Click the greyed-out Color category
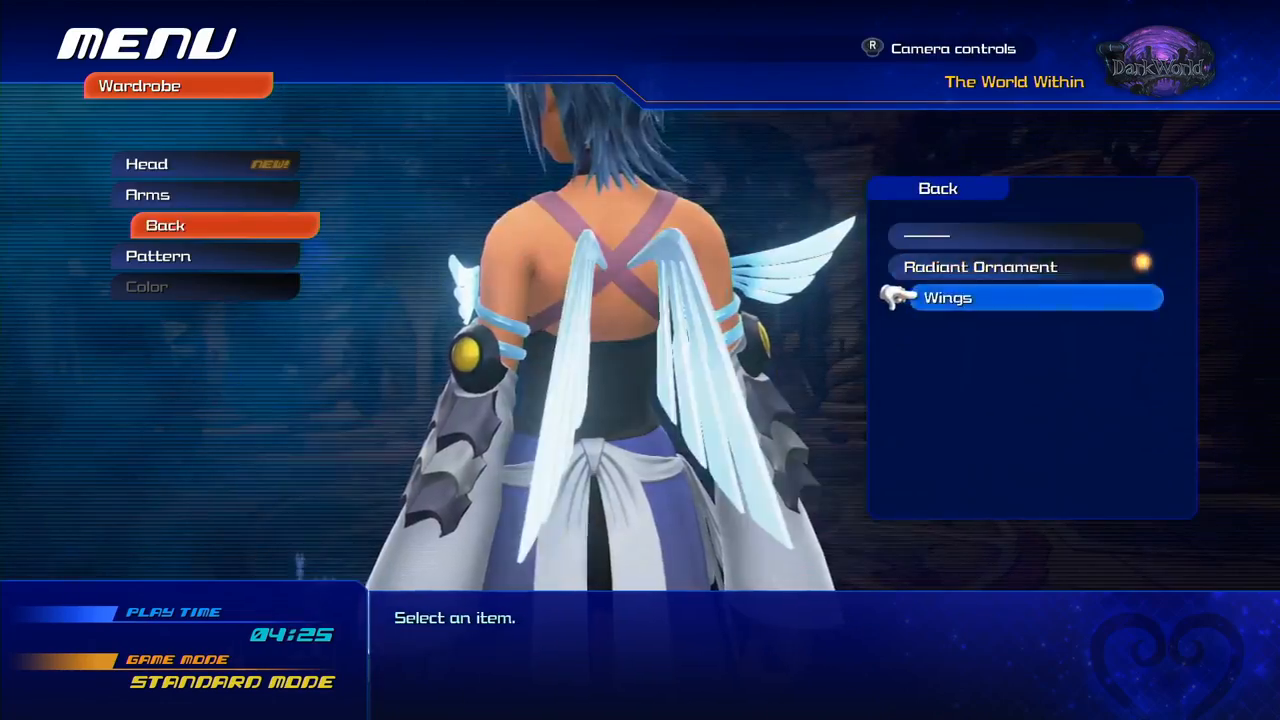 coord(205,287)
